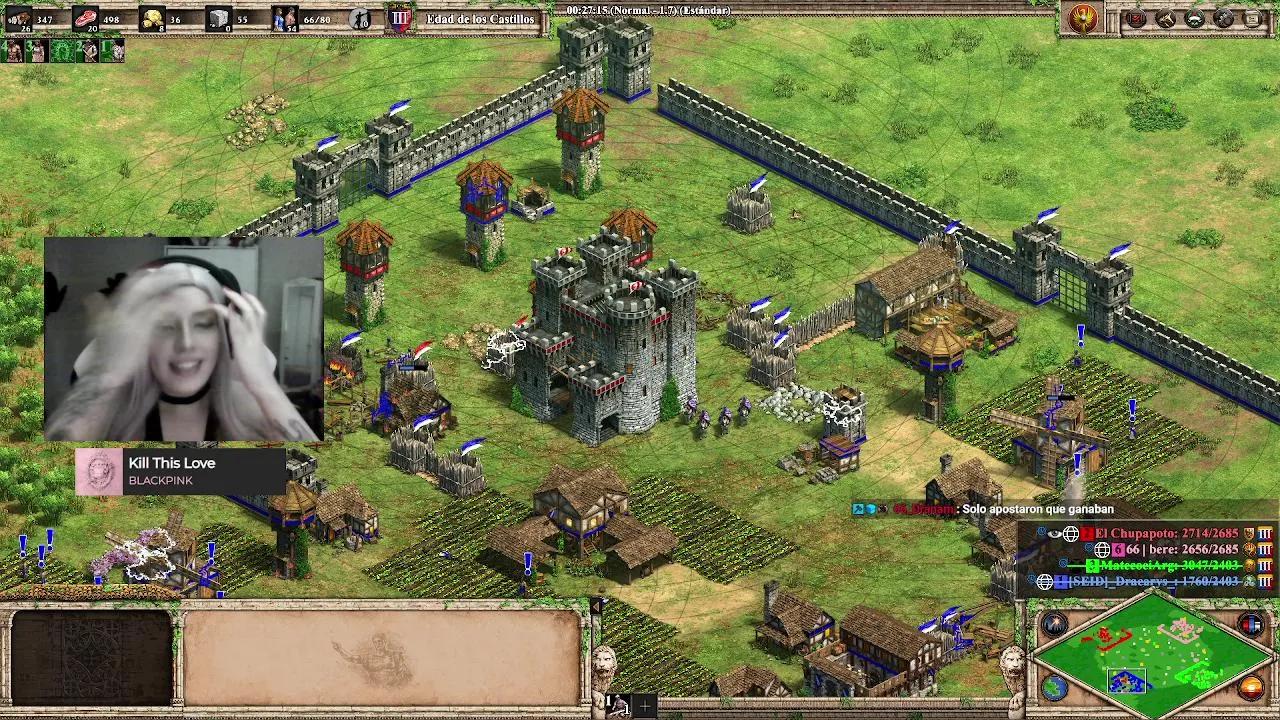
Task: Click the wood resource icon
Action: pyautogui.click(x=18, y=17)
